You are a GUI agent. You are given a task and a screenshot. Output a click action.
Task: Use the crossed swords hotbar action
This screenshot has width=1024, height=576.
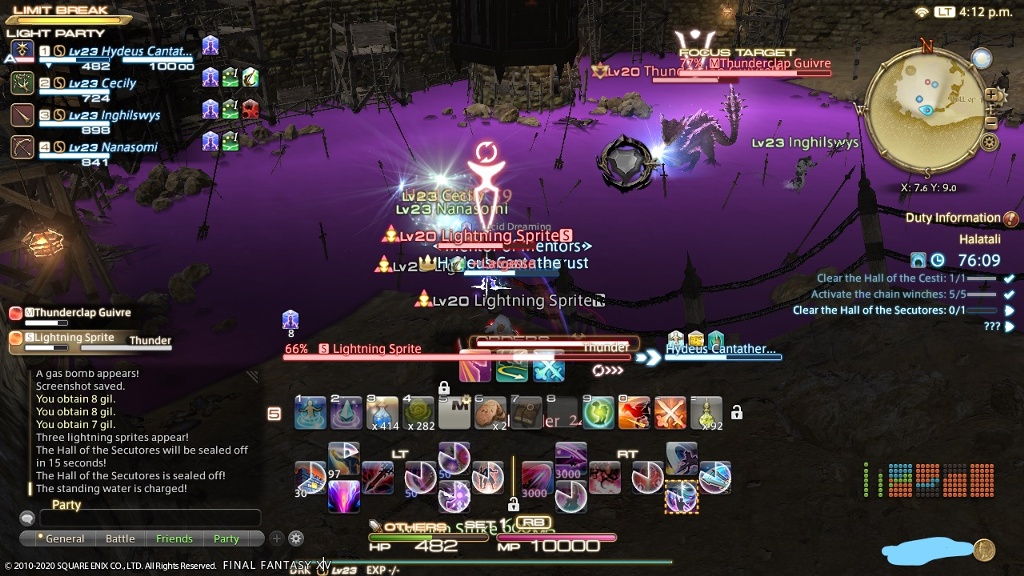click(670, 412)
